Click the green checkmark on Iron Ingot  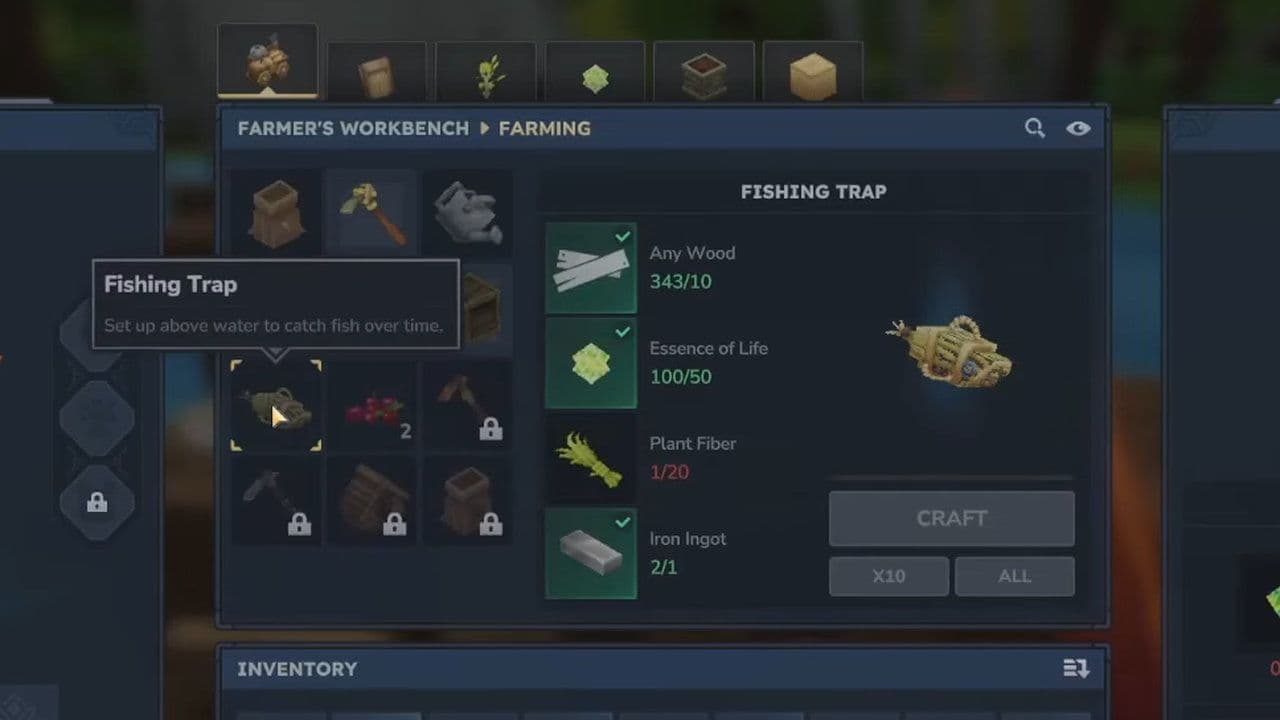(x=624, y=522)
